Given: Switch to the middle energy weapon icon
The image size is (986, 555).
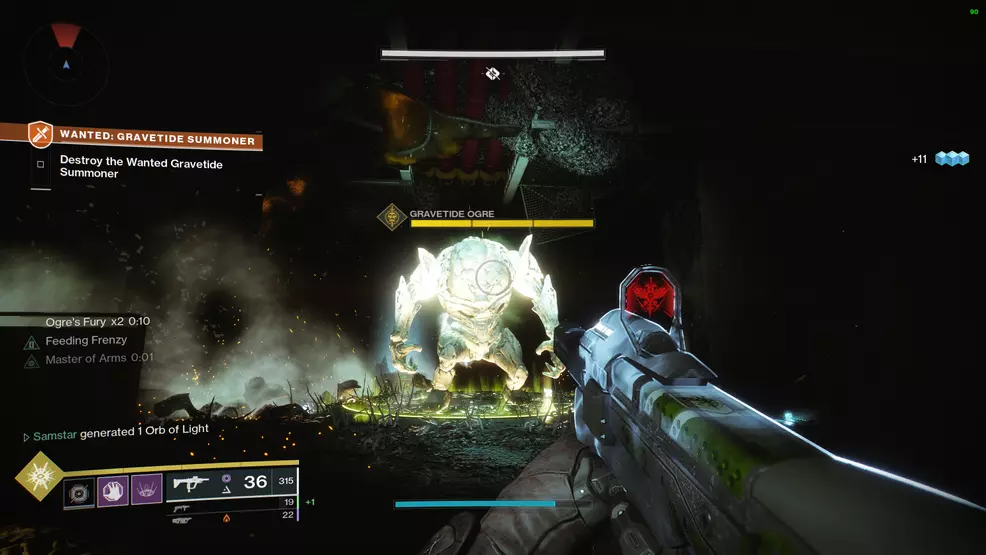Looking at the screenshot, I should (x=181, y=507).
